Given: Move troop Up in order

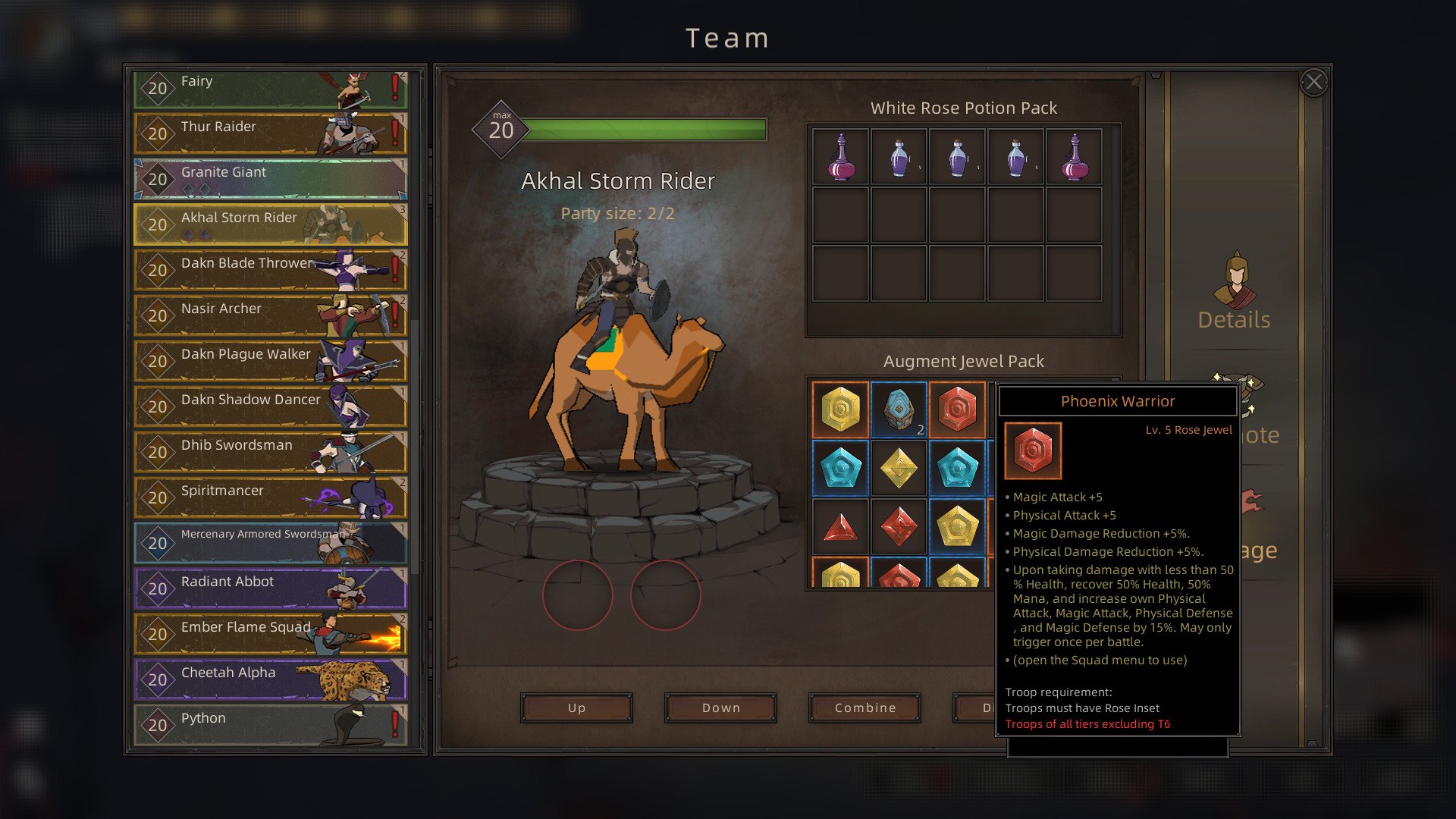Looking at the screenshot, I should [x=576, y=708].
